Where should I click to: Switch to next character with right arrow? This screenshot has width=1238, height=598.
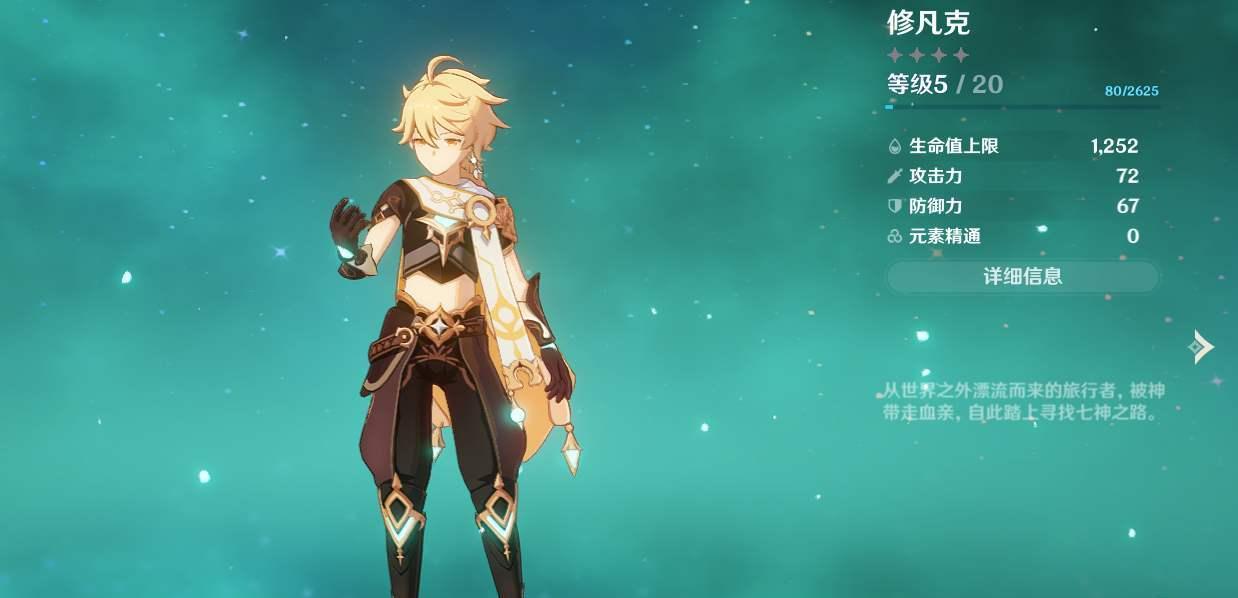tap(1200, 347)
